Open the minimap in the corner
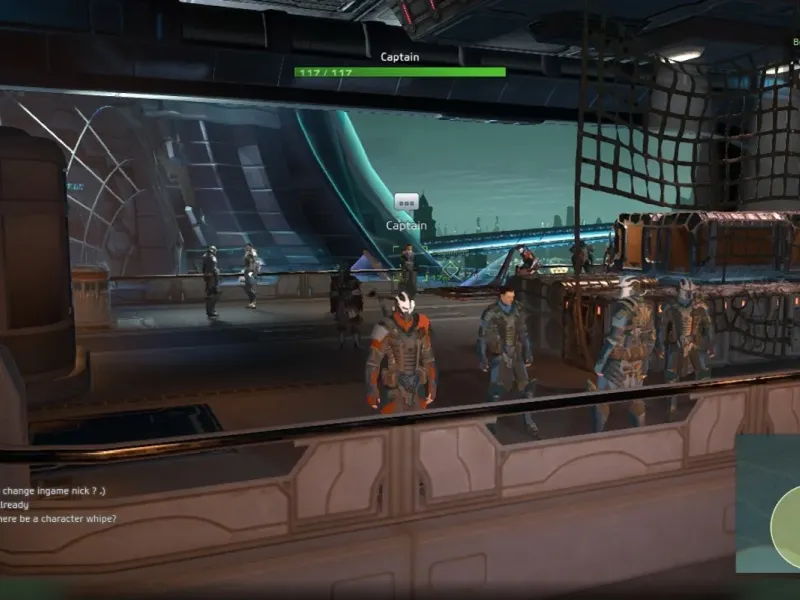 769,503
